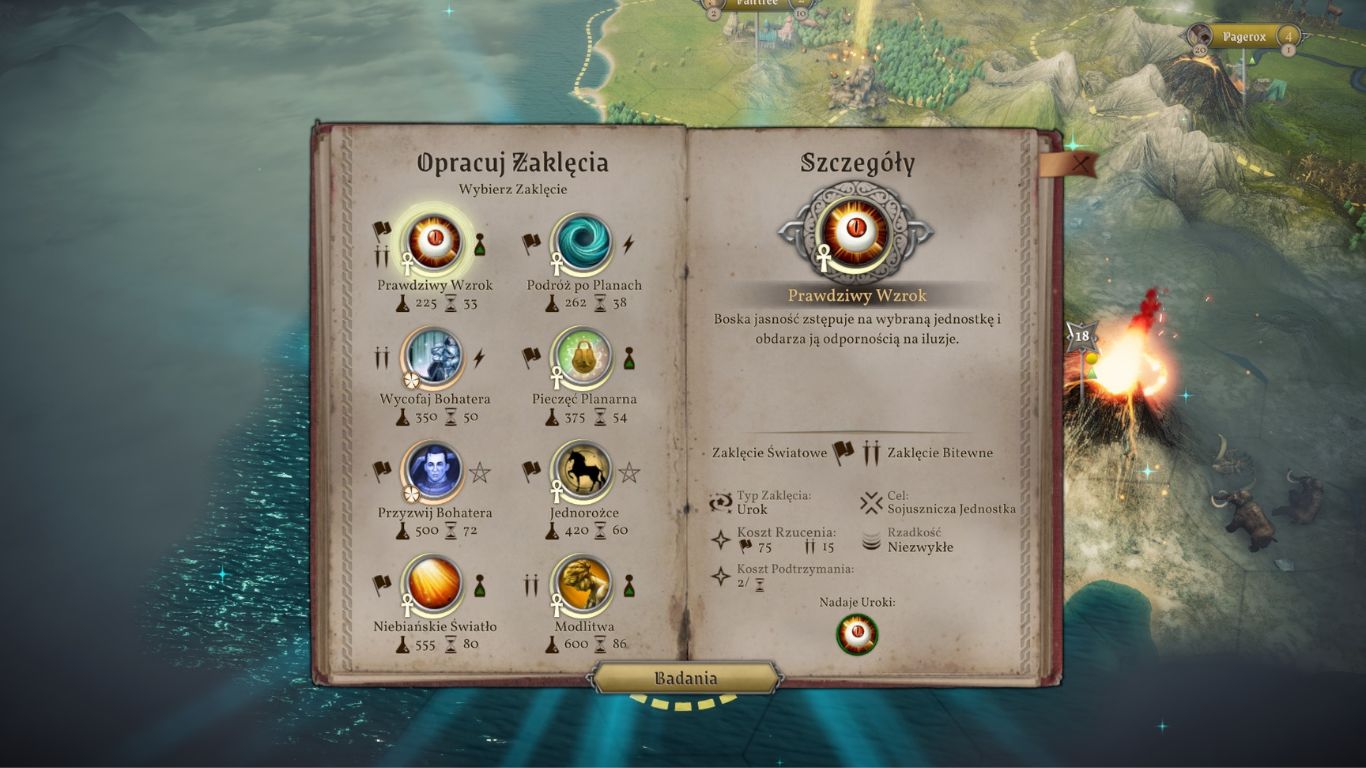Select the Pieczęć Planarna spell

point(582,357)
